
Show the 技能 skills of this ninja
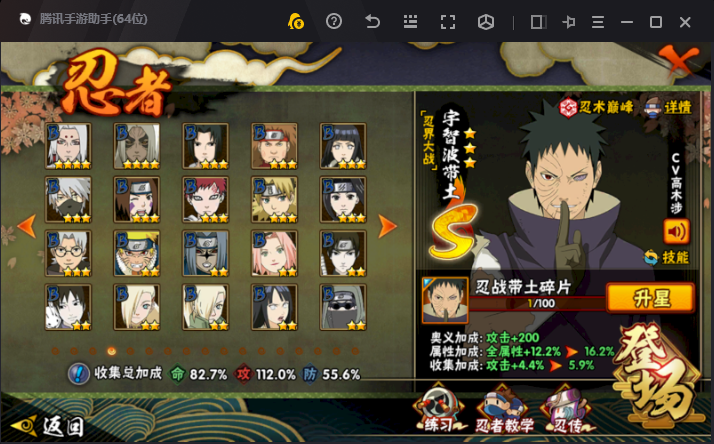click(x=667, y=257)
